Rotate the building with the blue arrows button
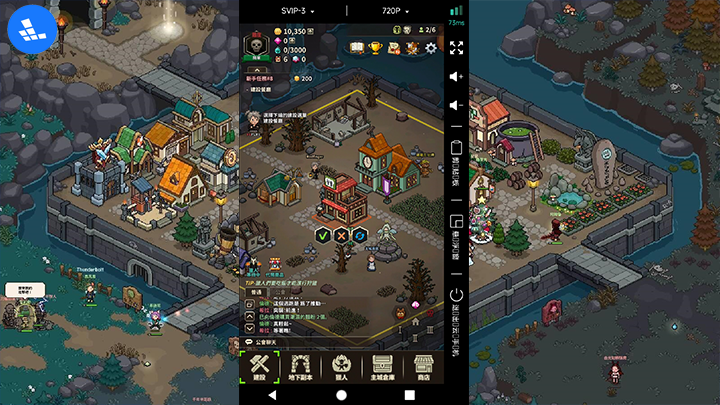720x405 pixels. [x=359, y=235]
